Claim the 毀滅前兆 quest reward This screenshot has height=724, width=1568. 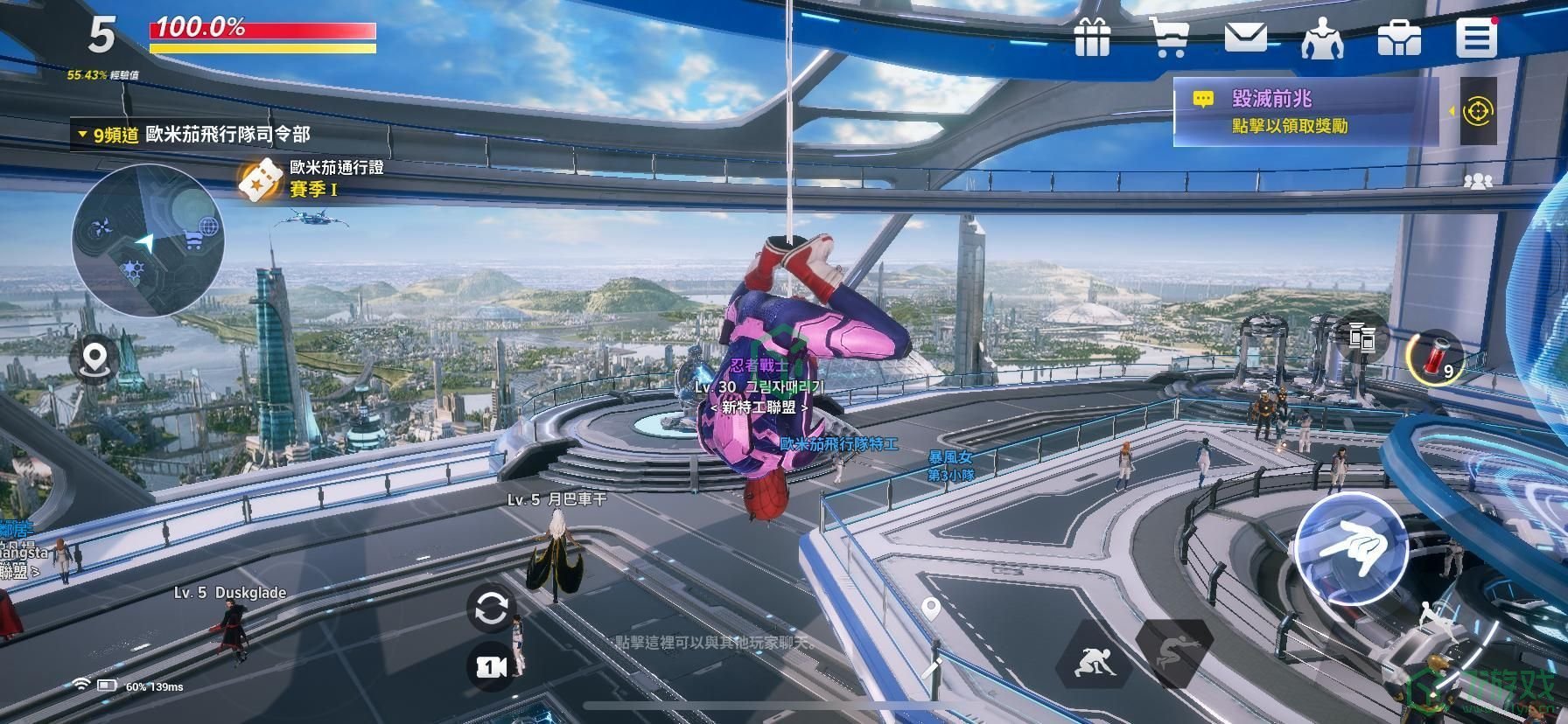[x=1304, y=112]
